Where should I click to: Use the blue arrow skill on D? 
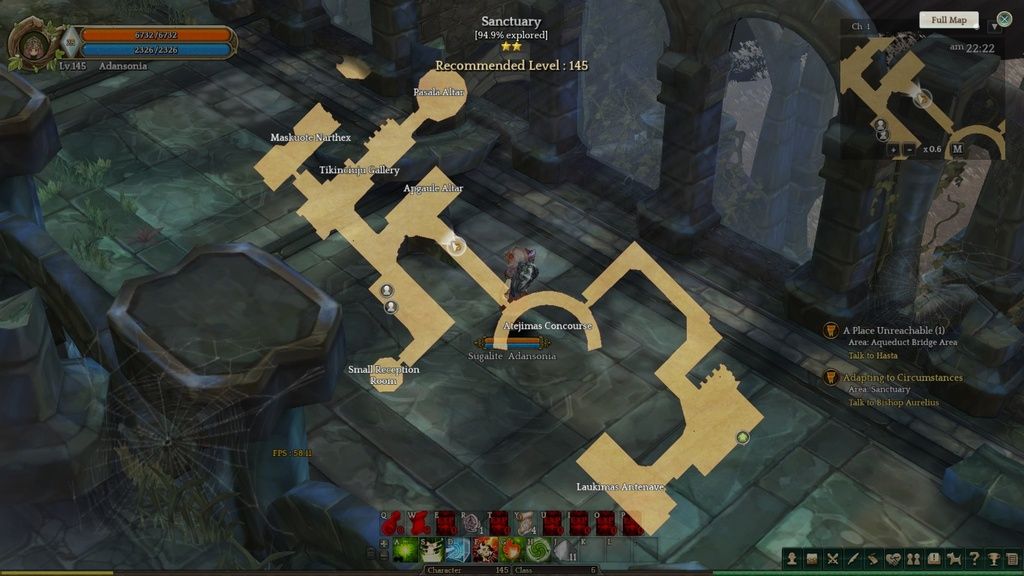pyautogui.click(x=458, y=549)
